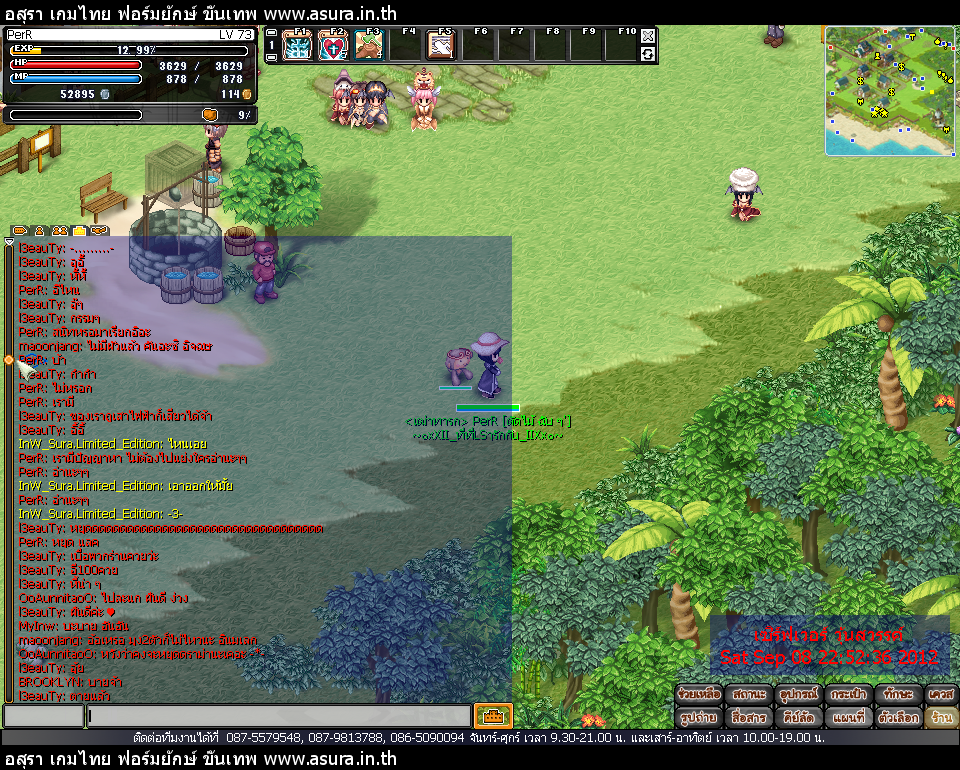Open the อุปกรณ์ (Equipment) window
Image resolution: width=960 pixels, height=770 pixels.
click(799, 693)
